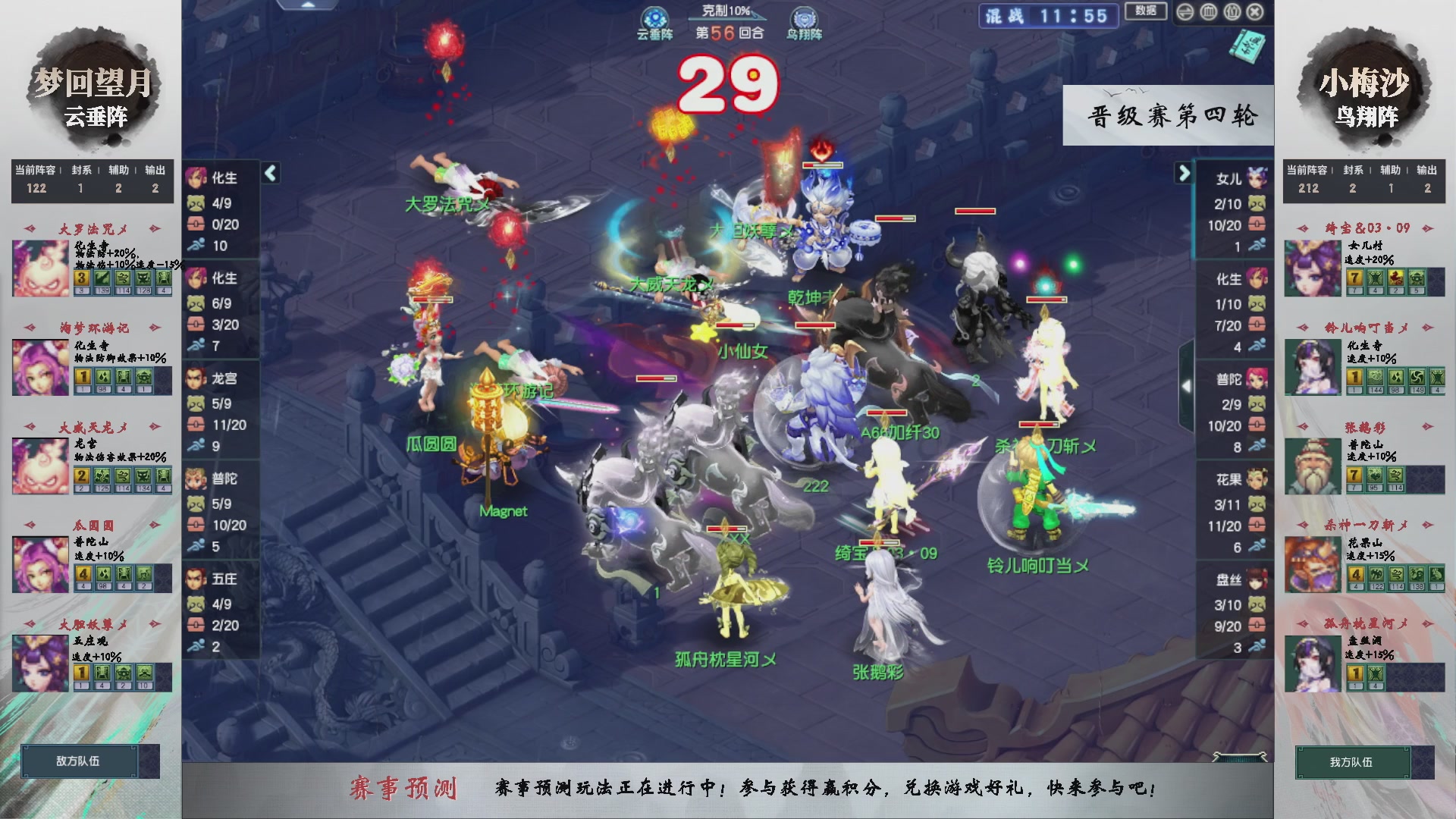This screenshot has width=1456, height=819.
Task: Click the yellow skill icon under 杀神一刀斩
Action: (1357, 575)
